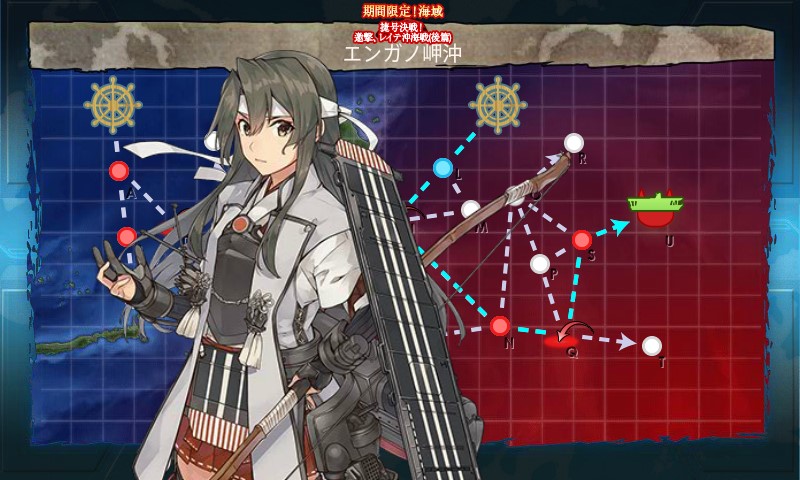Image resolution: width=800 pixels, height=480 pixels.
Task: Select the red node N marker
Action: [500, 325]
